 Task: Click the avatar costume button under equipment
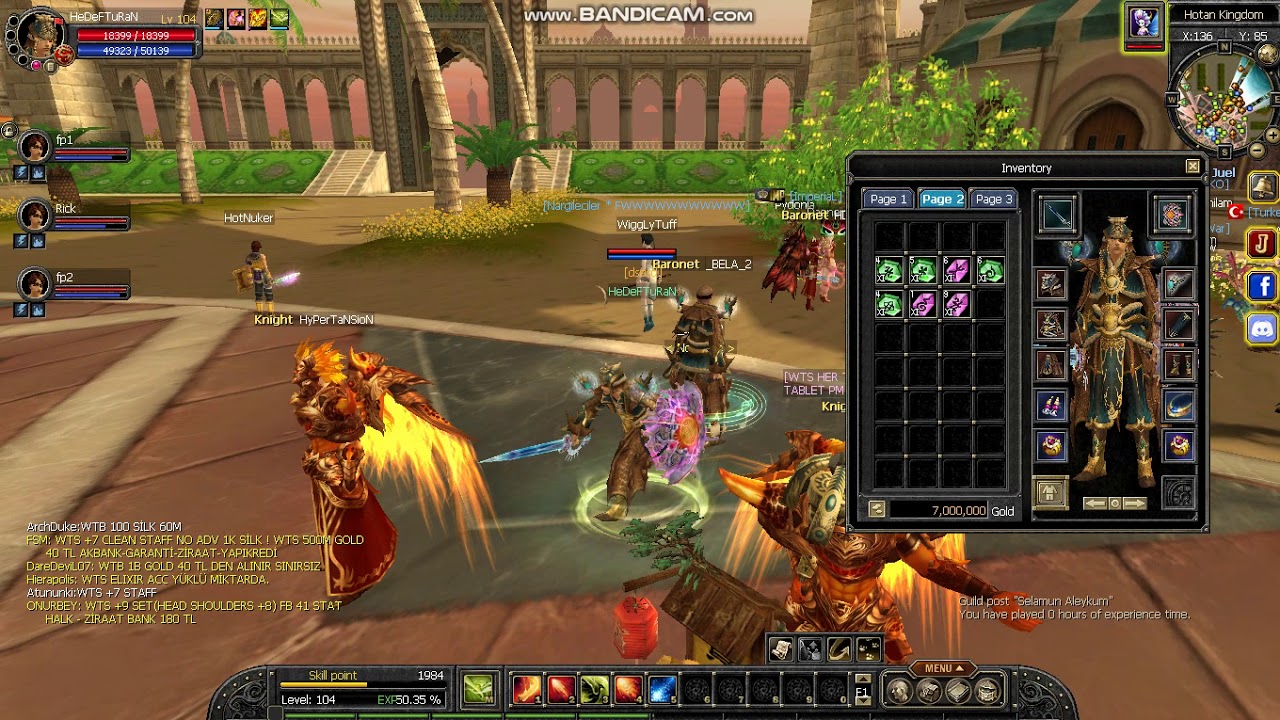coord(1049,493)
